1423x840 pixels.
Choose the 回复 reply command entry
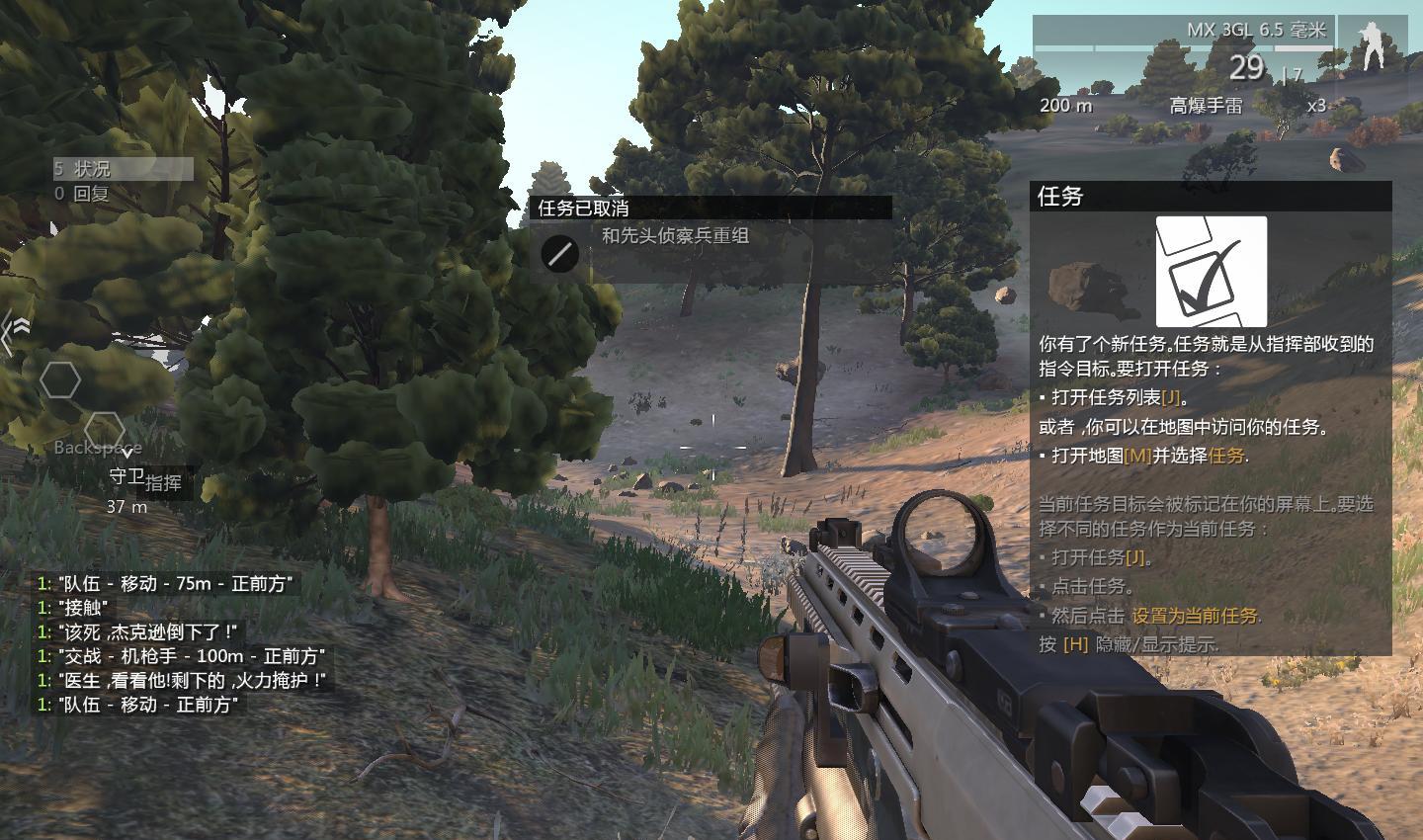pyautogui.click(x=91, y=194)
